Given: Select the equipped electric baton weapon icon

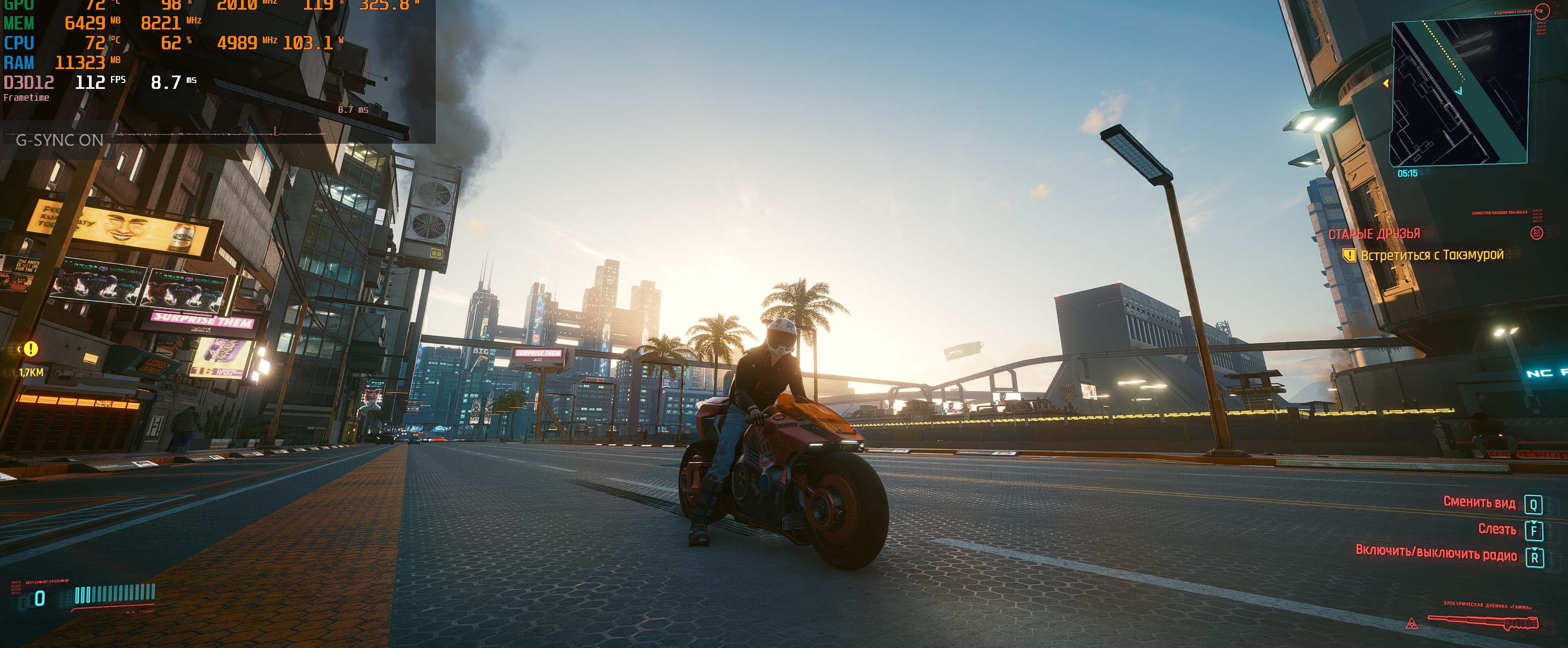Looking at the screenshot, I should coord(1483,623).
